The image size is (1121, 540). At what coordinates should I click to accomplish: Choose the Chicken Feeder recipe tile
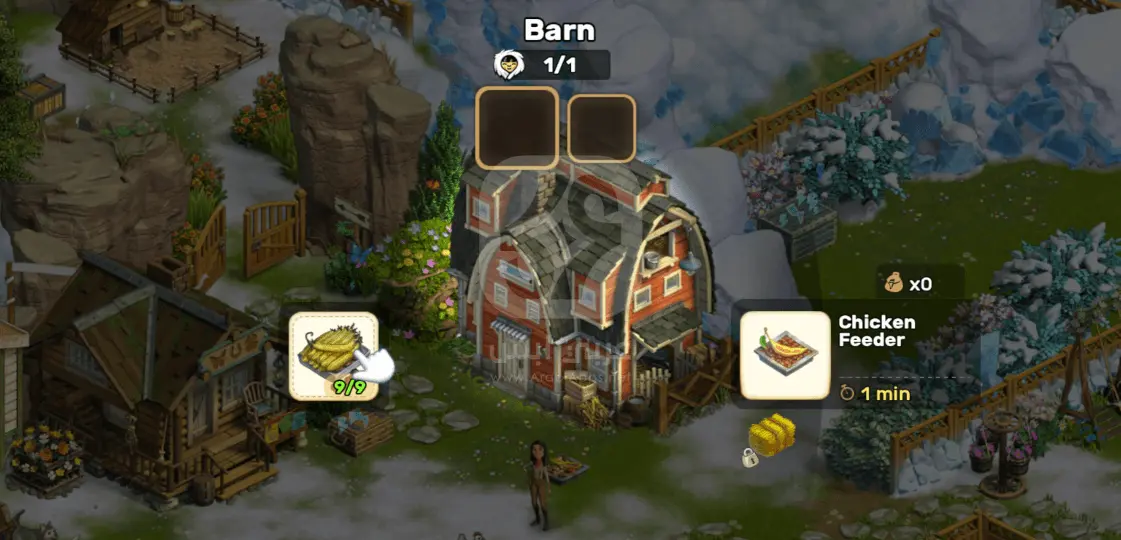pos(785,356)
